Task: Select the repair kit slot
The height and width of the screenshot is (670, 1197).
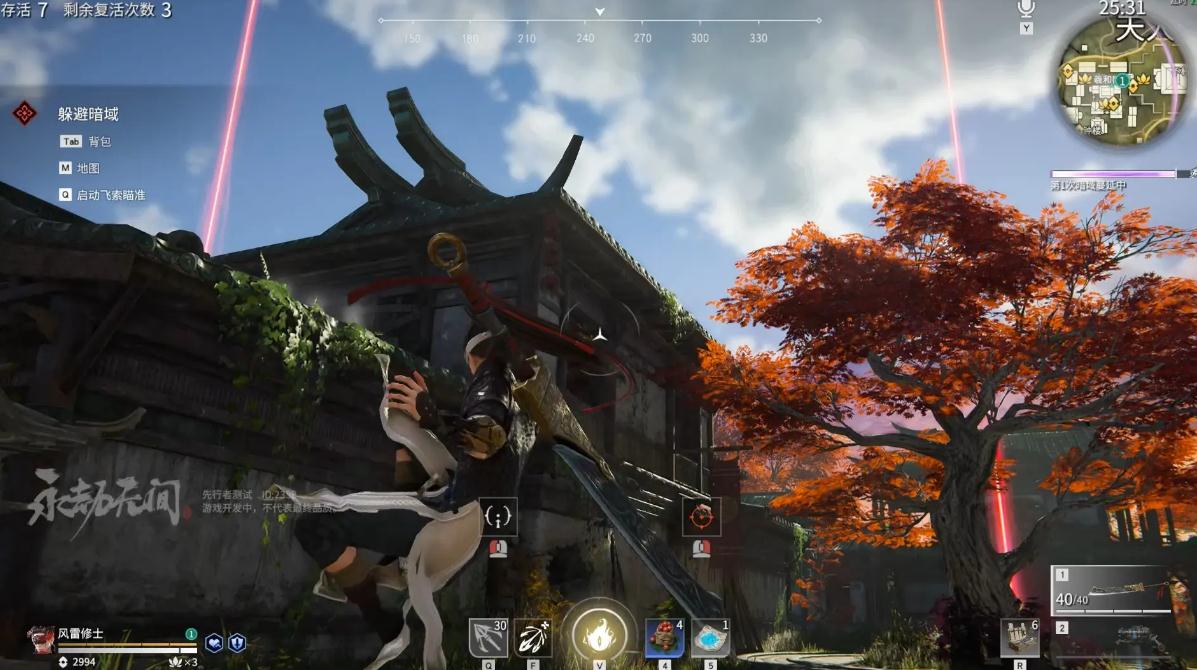Action: coord(1019,637)
